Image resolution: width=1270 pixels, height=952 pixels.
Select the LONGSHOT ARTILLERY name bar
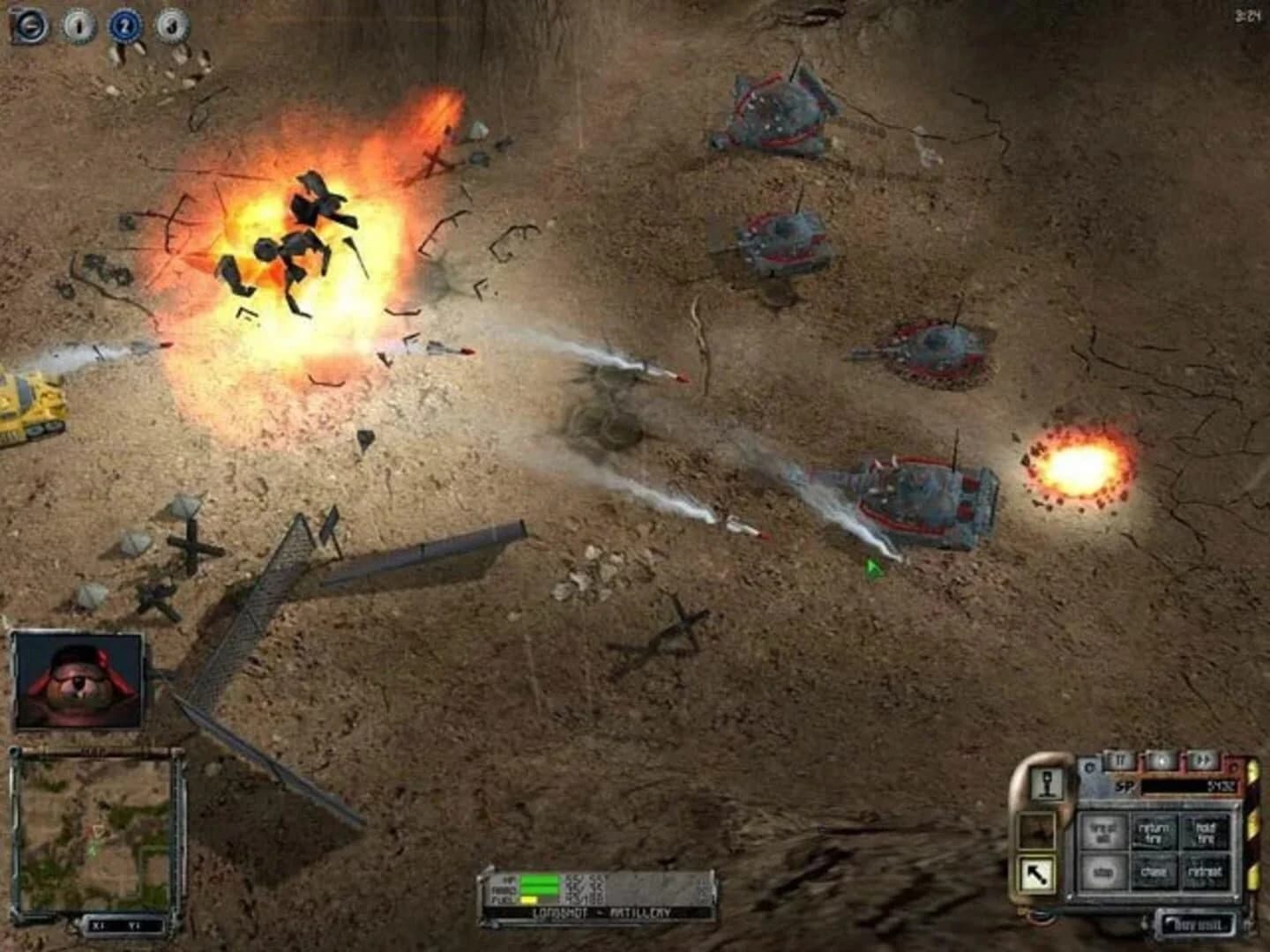(x=601, y=911)
